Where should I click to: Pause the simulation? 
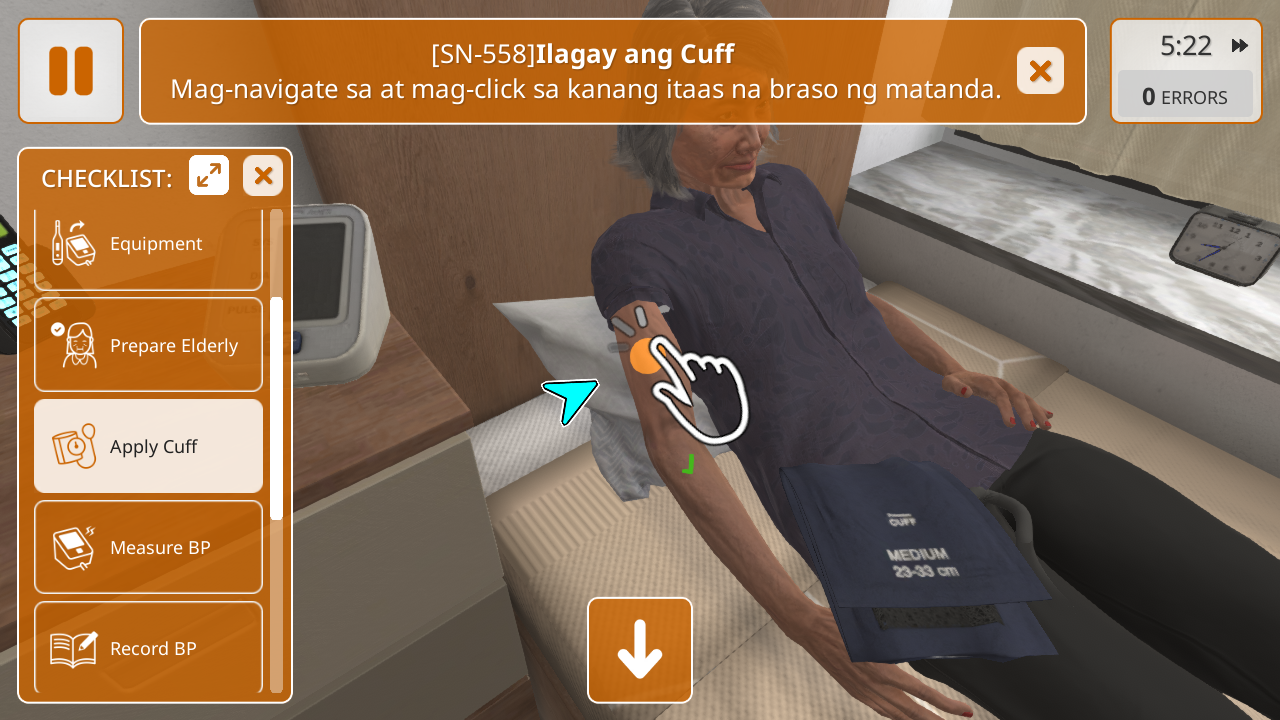click(71, 71)
